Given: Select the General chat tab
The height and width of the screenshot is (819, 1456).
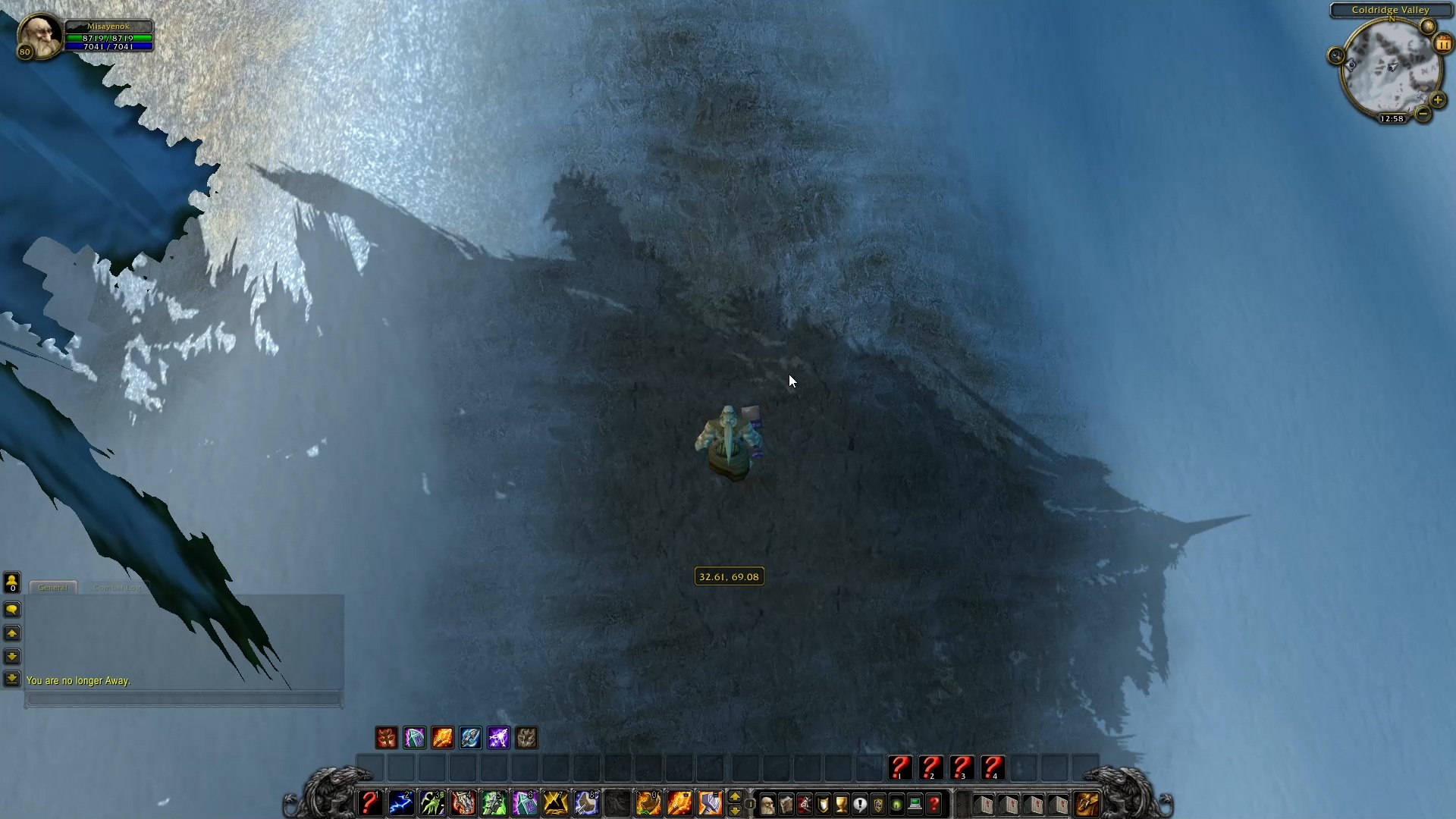Looking at the screenshot, I should coord(52,587).
